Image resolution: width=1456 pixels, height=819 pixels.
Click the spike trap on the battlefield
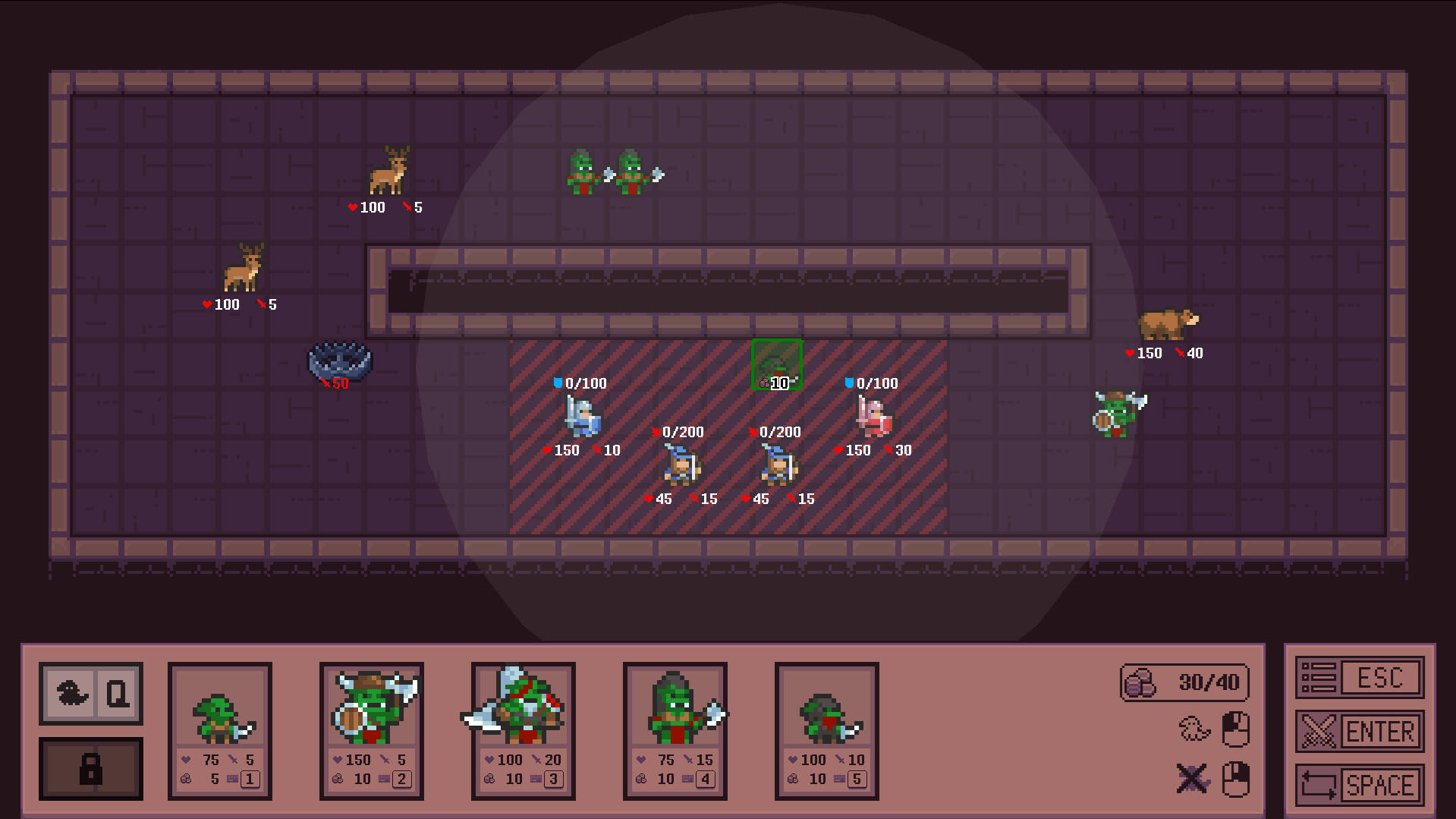pos(338,358)
